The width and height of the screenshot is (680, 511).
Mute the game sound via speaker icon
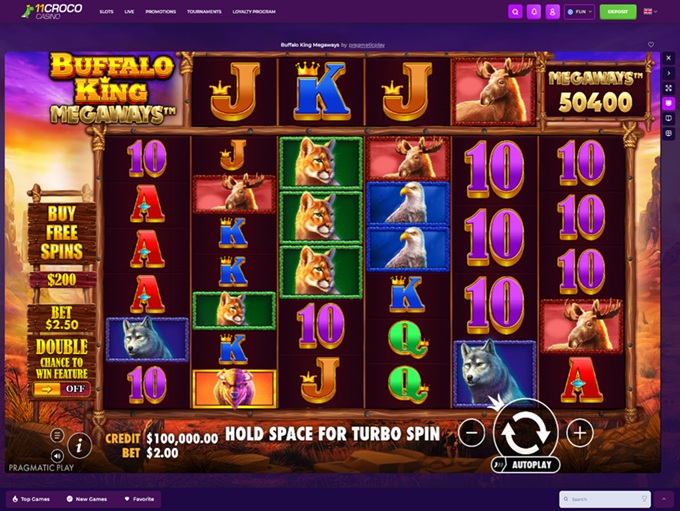pyautogui.click(x=57, y=454)
